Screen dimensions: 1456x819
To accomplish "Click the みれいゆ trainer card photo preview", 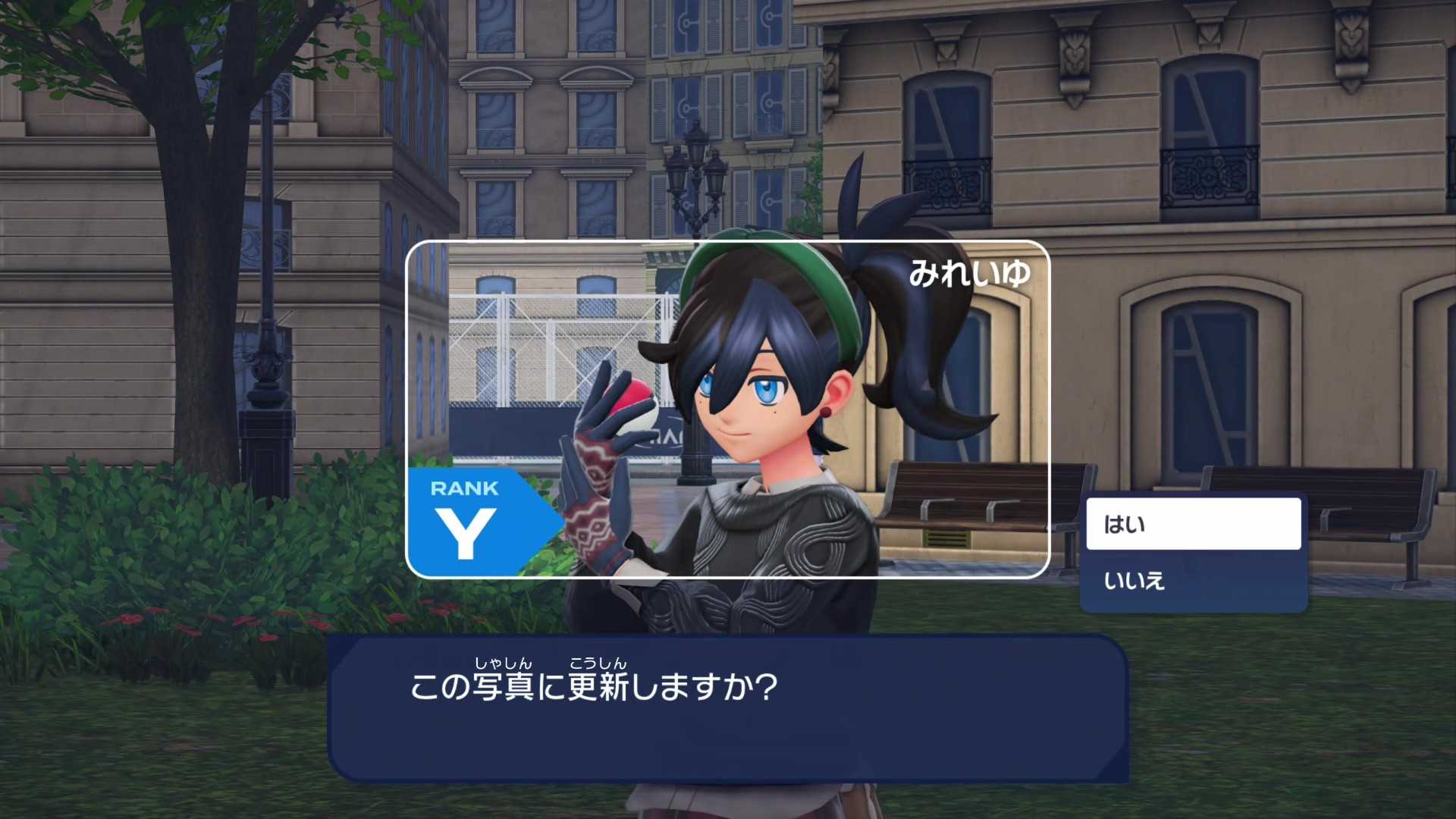I will pyautogui.click(x=728, y=409).
